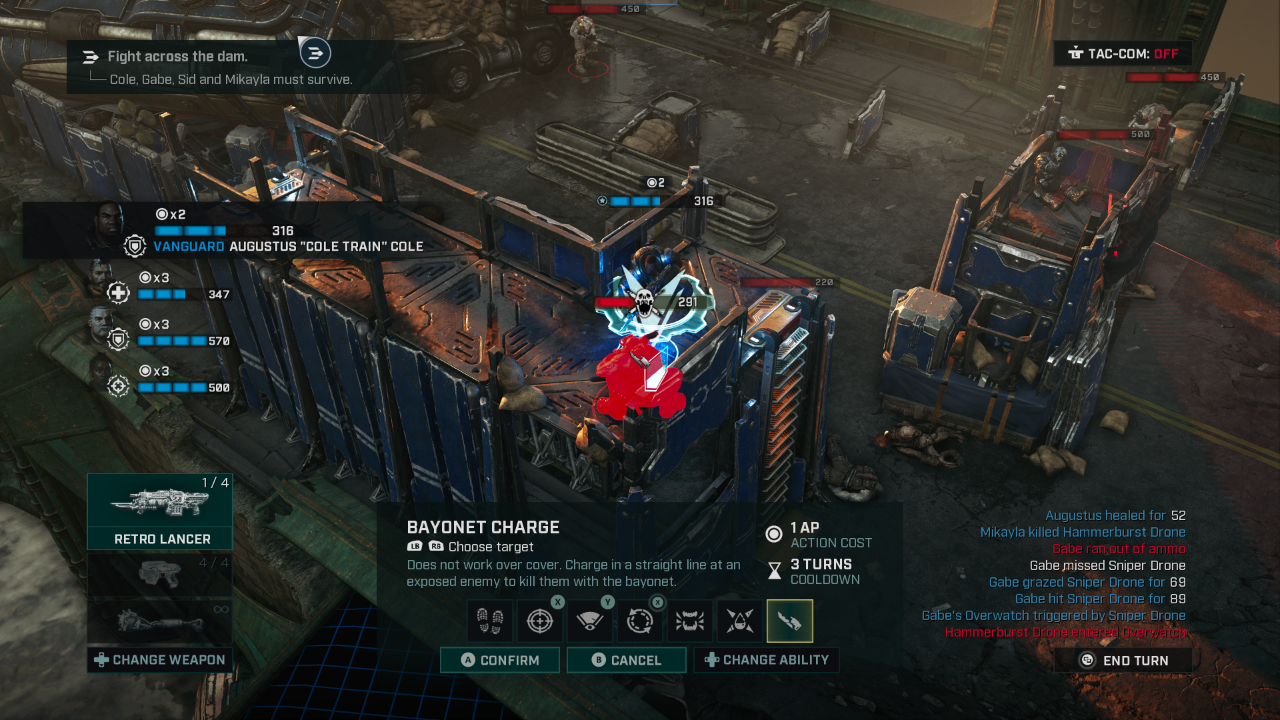Viewport: 1280px width, 720px height.
Task: Select the highlighted Bayonet Charge icon
Action: pyautogui.click(x=790, y=621)
